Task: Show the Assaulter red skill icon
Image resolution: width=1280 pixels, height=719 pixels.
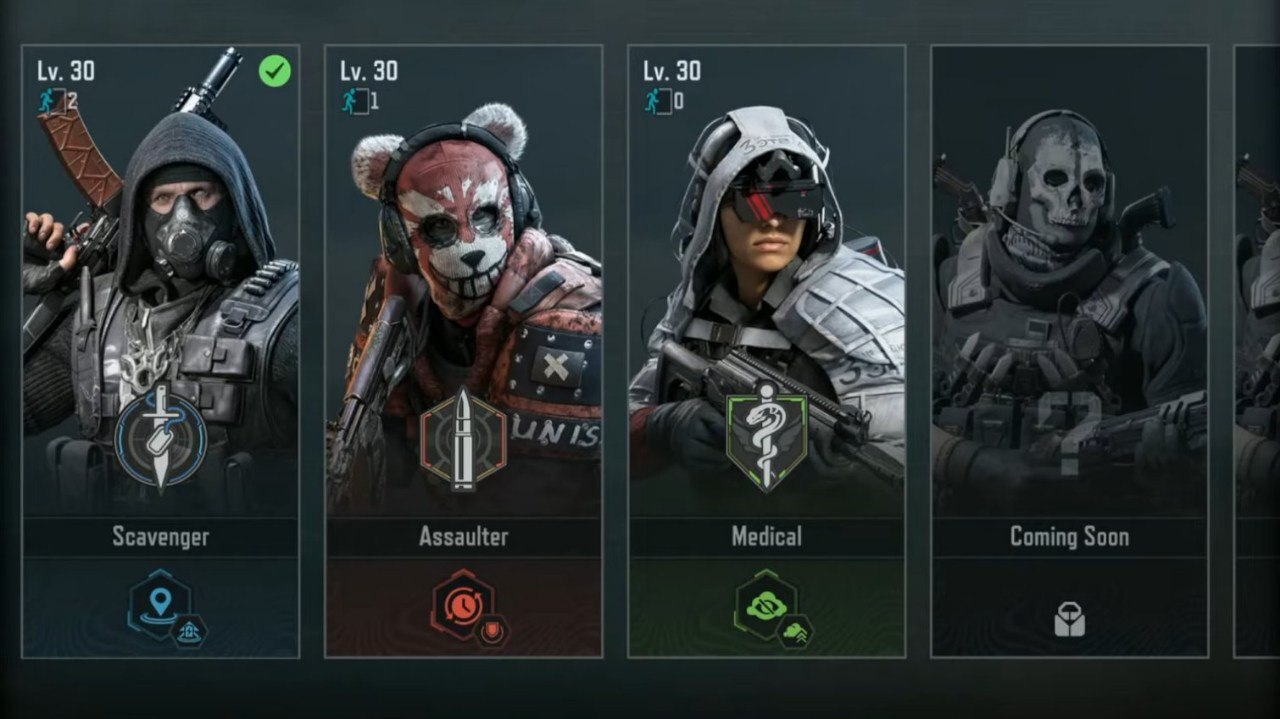Action: tap(462, 603)
